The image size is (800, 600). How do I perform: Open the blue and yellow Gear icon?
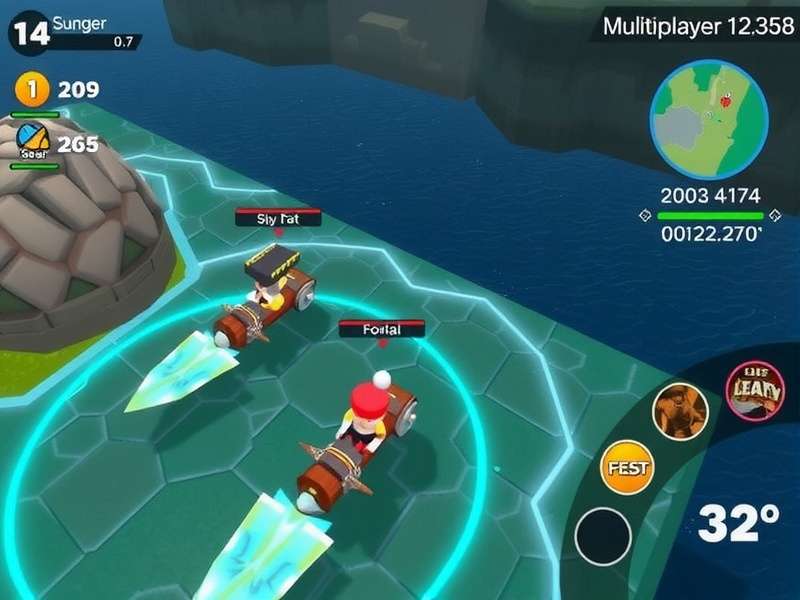pos(33,143)
